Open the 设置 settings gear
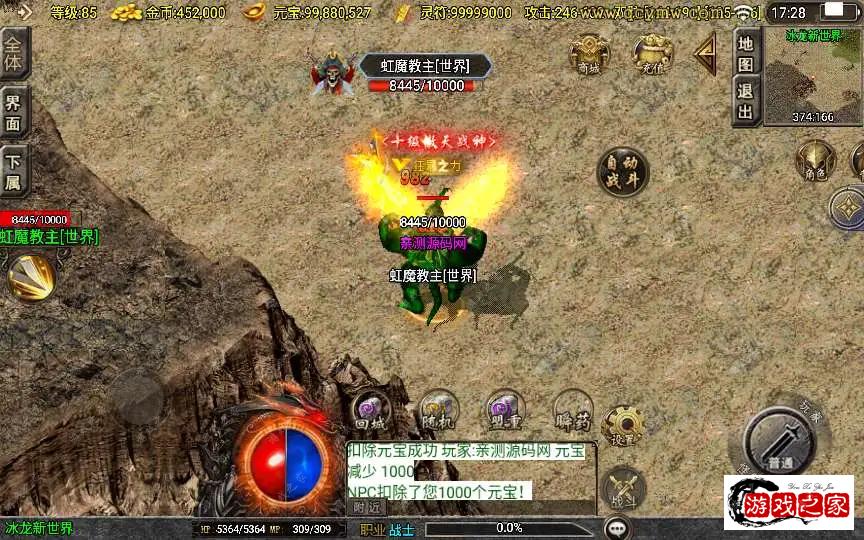The width and height of the screenshot is (864, 540). click(623, 425)
